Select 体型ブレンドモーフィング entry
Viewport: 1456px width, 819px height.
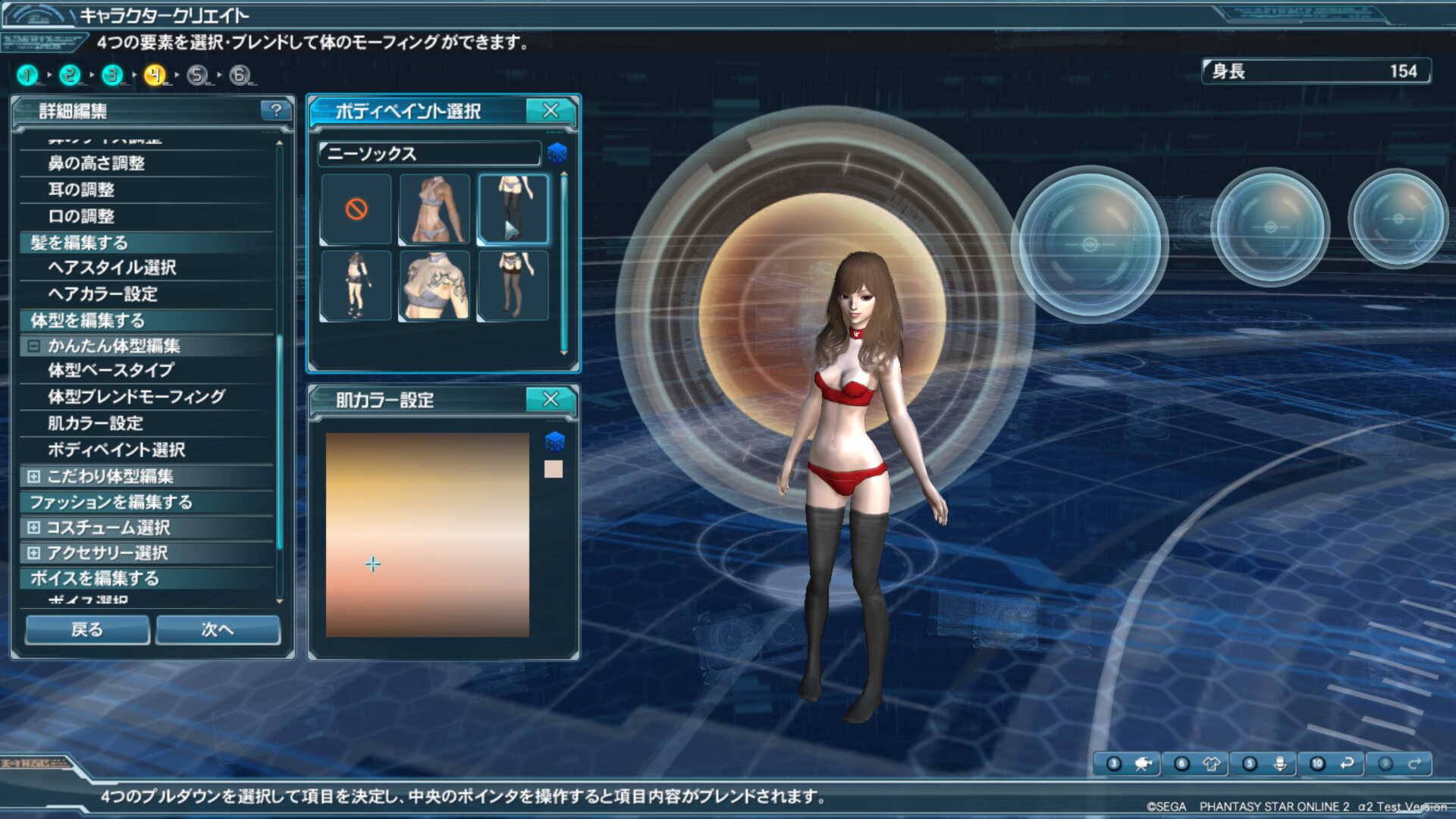tap(136, 397)
